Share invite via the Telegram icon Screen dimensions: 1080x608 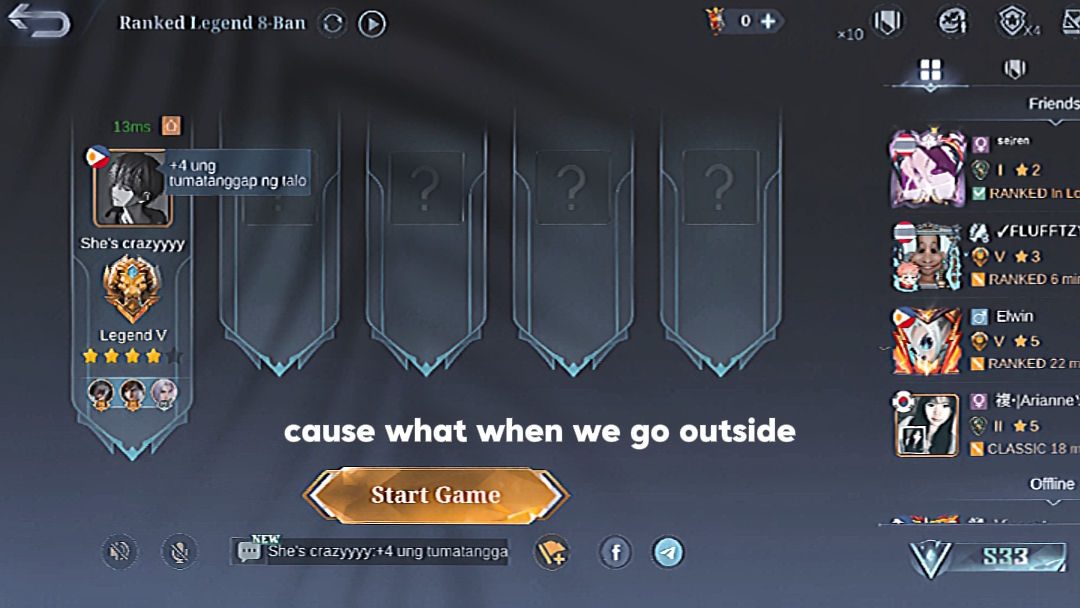click(x=668, y=551)
